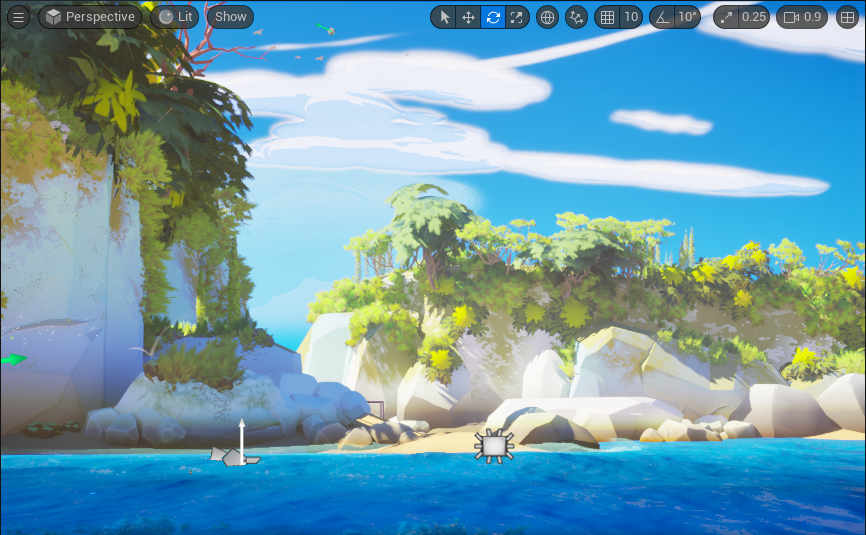Select the scale transform tool
Image resolution: width=866 pixels, height=535 pixels.
coord(517,17)
